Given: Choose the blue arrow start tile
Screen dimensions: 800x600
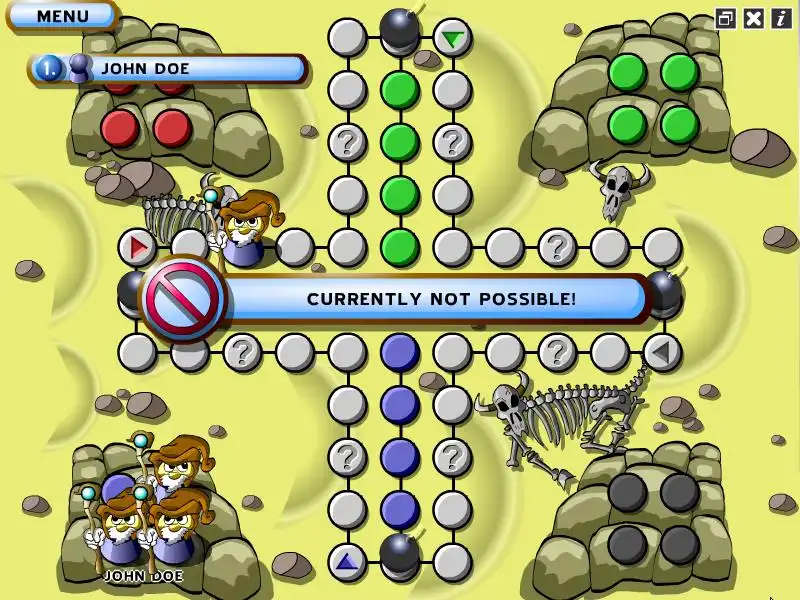Looking at the screenshot, I should click(347, 561).
